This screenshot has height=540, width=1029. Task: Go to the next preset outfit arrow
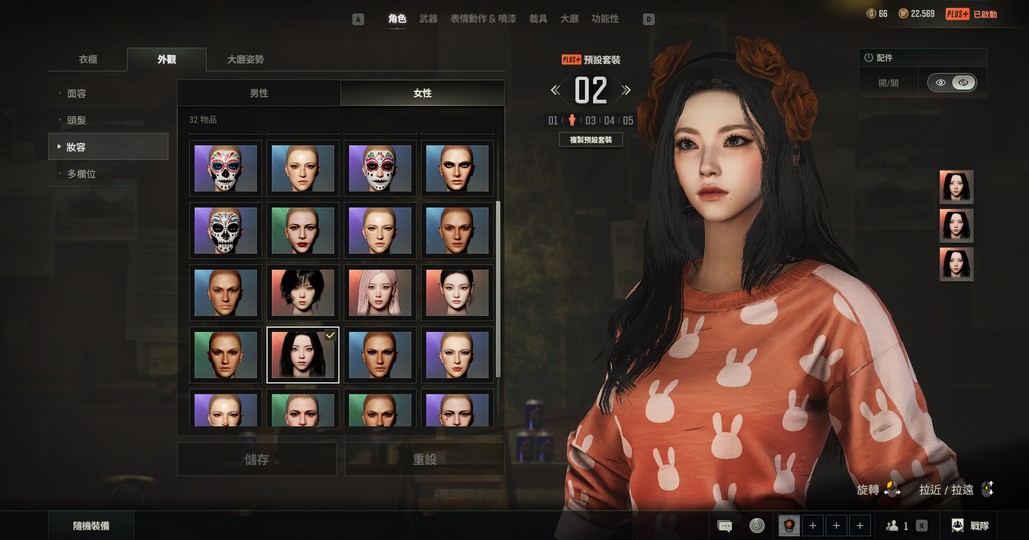(x=626, y=91)
